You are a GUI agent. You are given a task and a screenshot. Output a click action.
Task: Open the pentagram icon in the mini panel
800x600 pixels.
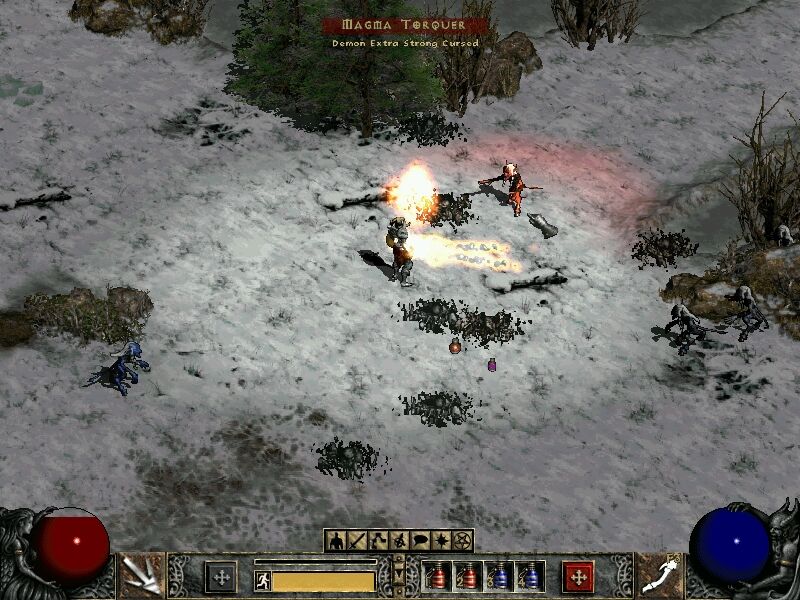[x=462, y=541]
